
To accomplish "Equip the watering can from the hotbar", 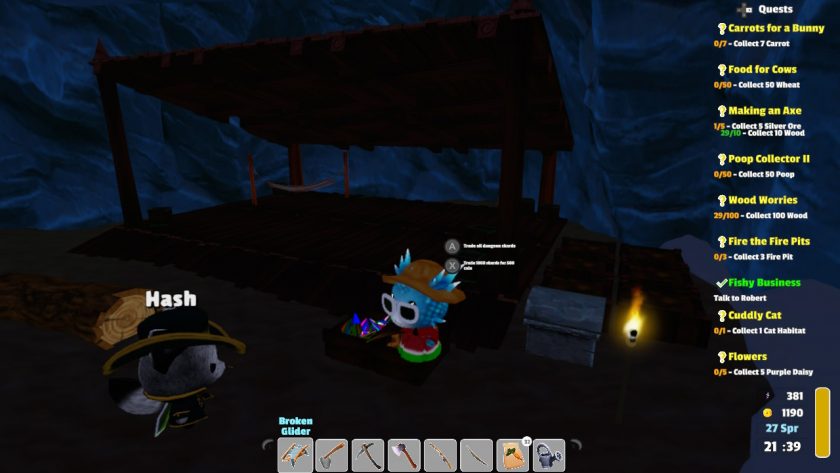I will tap(550, 455).
